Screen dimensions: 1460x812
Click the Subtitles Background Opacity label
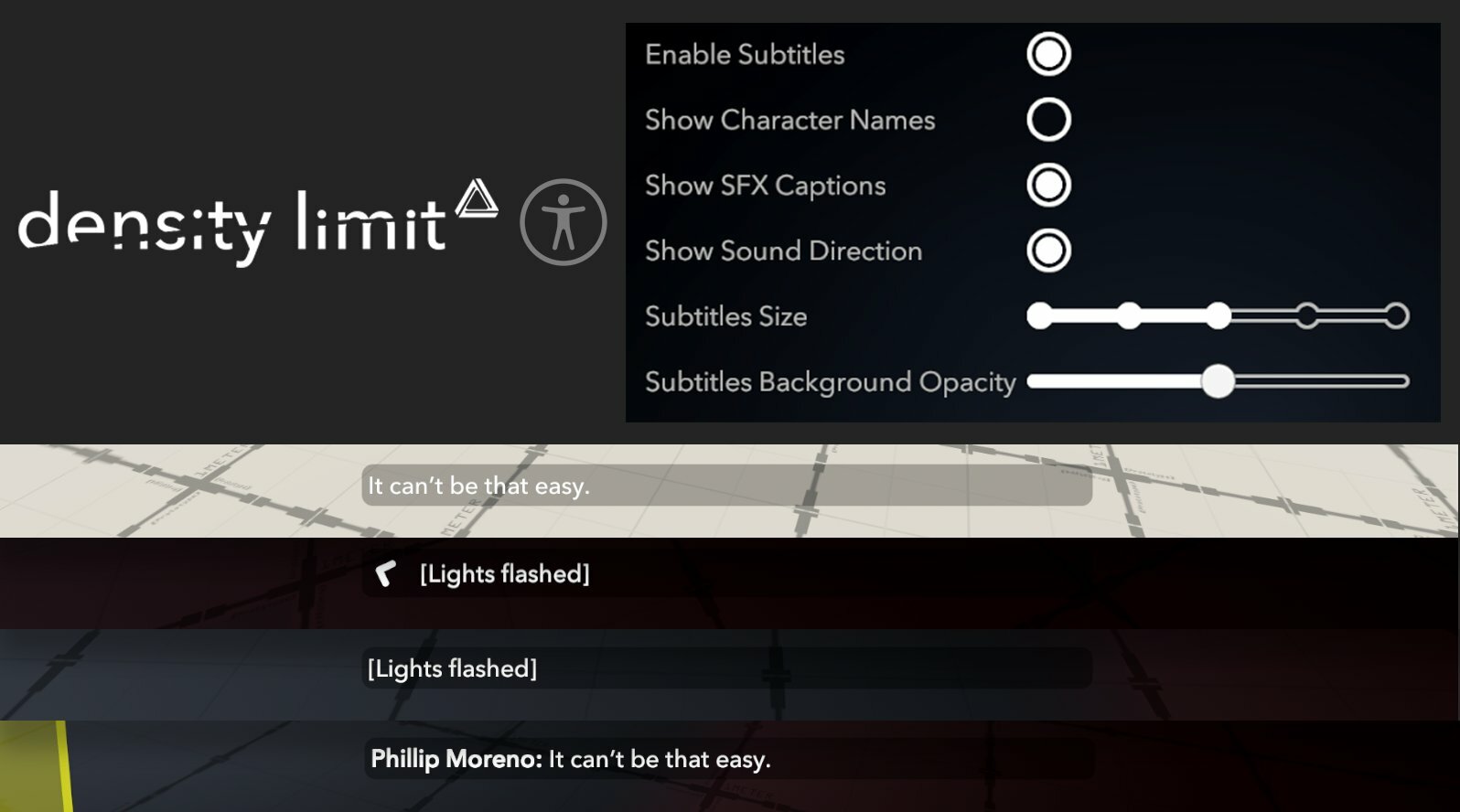coord(831,381)
